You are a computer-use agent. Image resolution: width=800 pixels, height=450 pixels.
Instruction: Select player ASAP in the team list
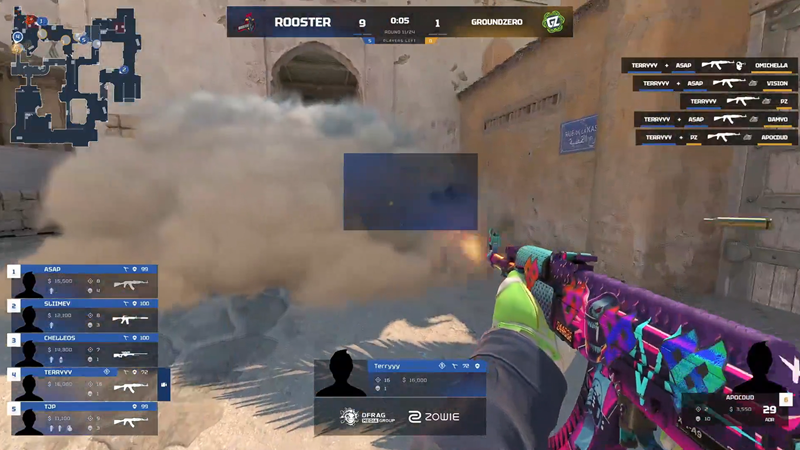click(83, 283)
